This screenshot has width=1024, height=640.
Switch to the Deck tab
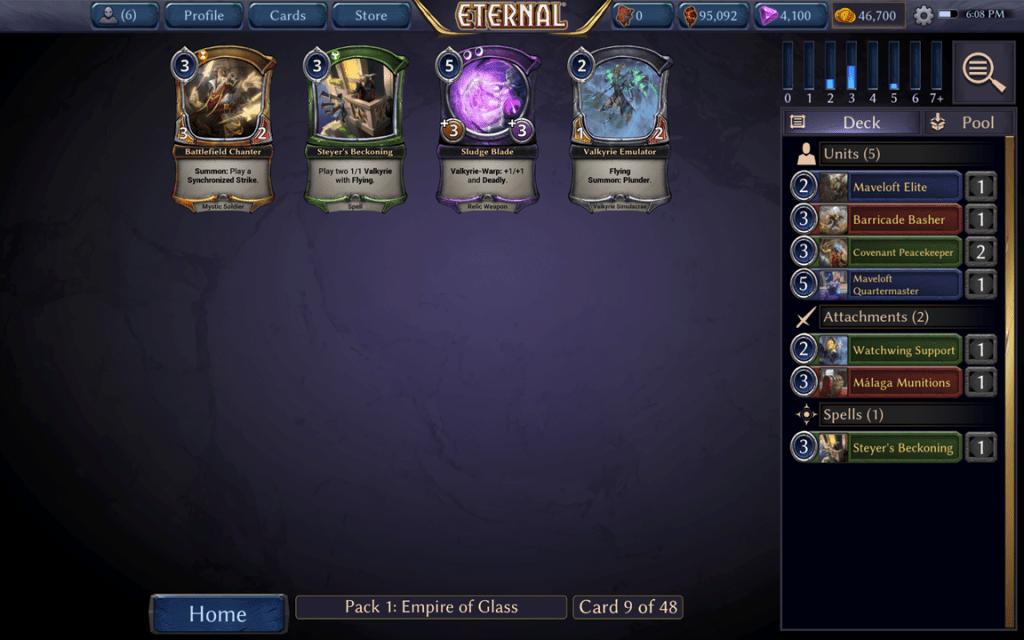pos(851,122)
